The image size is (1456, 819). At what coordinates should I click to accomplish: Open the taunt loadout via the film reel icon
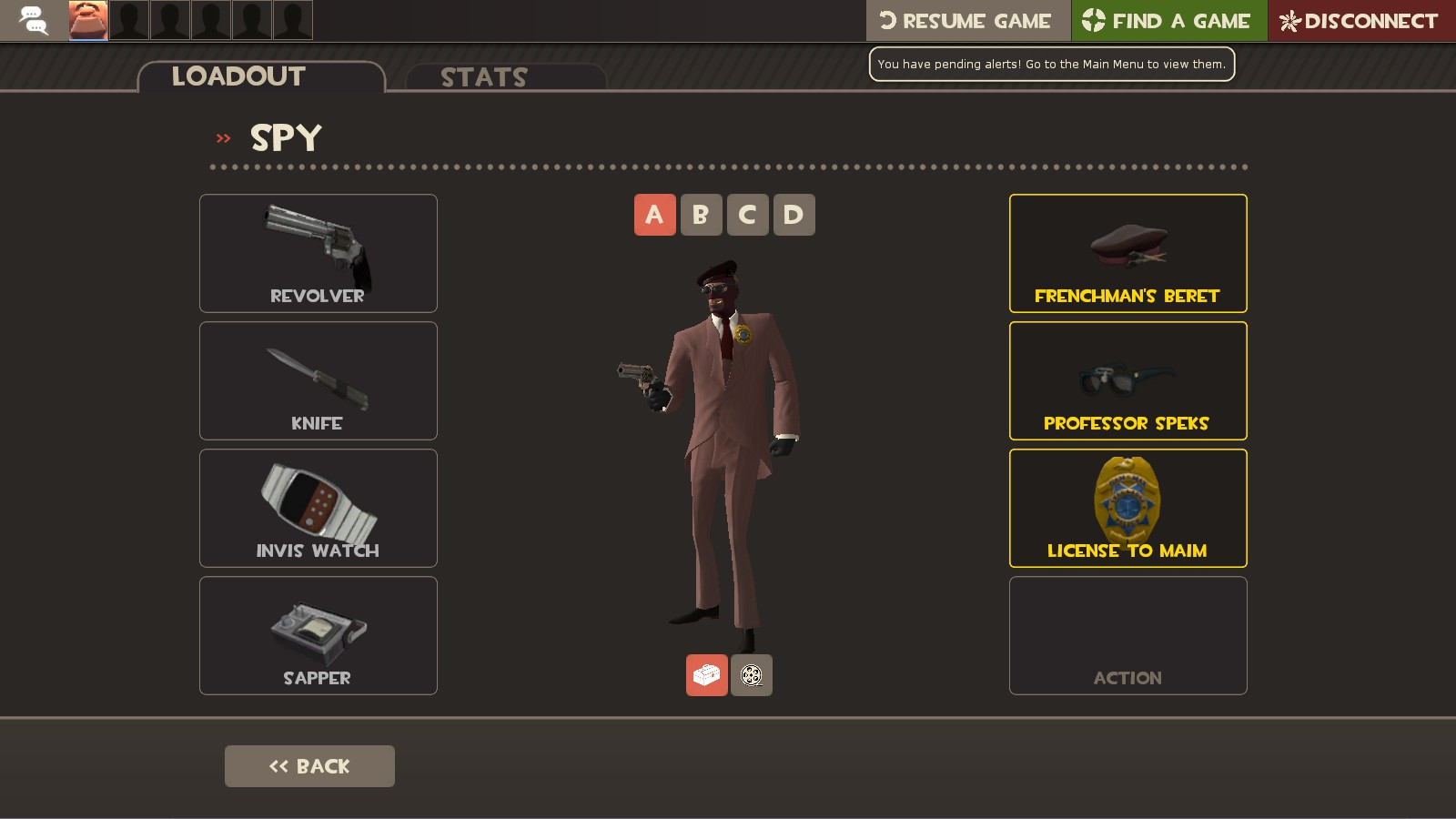click(752, 675)
